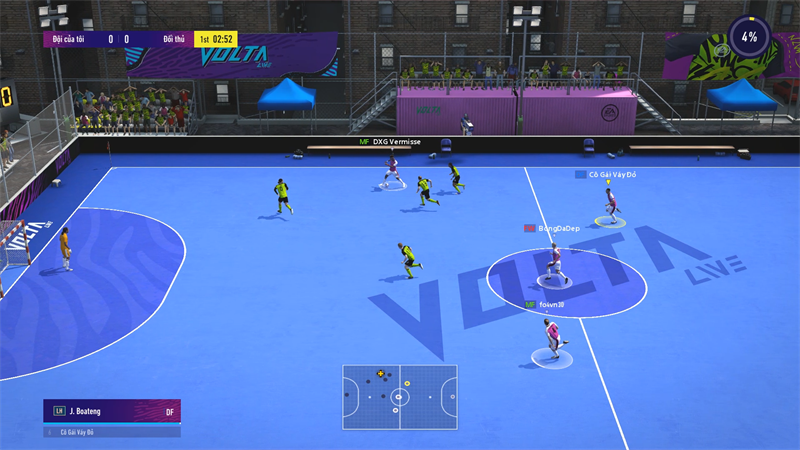
Task: Choose the BongDaDep player name tag
Action: tap(551, 228)
